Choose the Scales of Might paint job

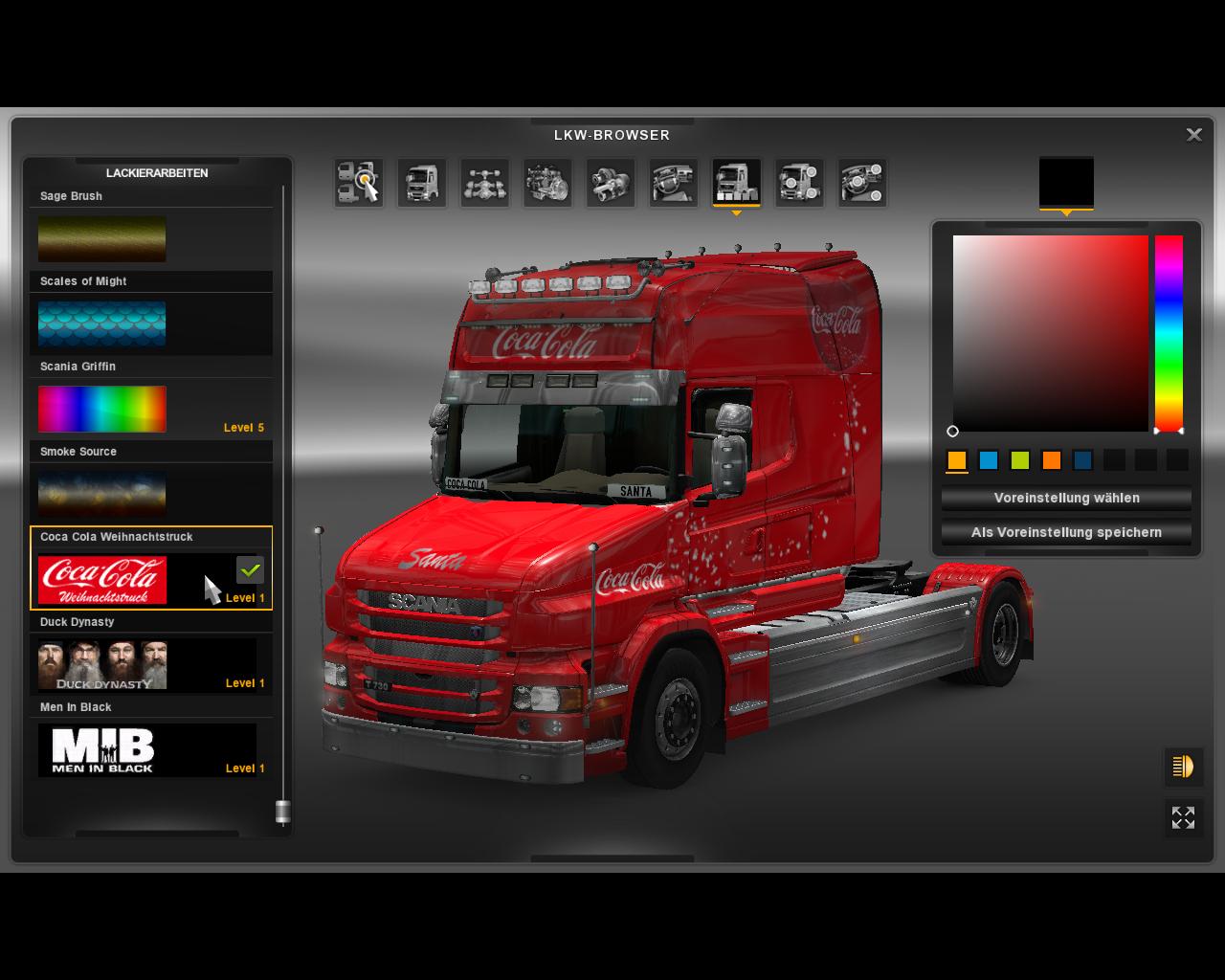pyautogui.click(x=102, y=323)
